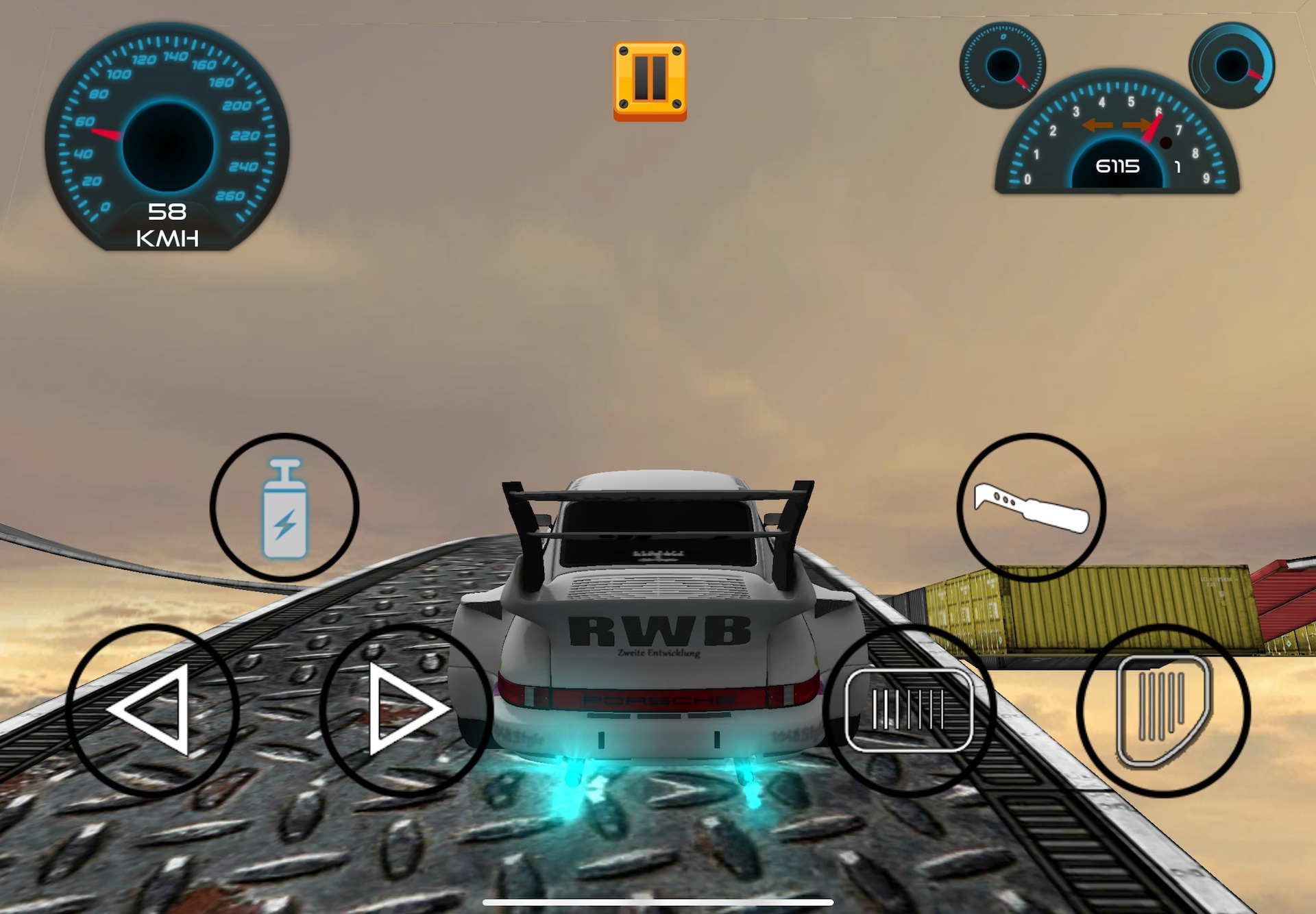Steer right with the right arrow

(x=406, y=711)
